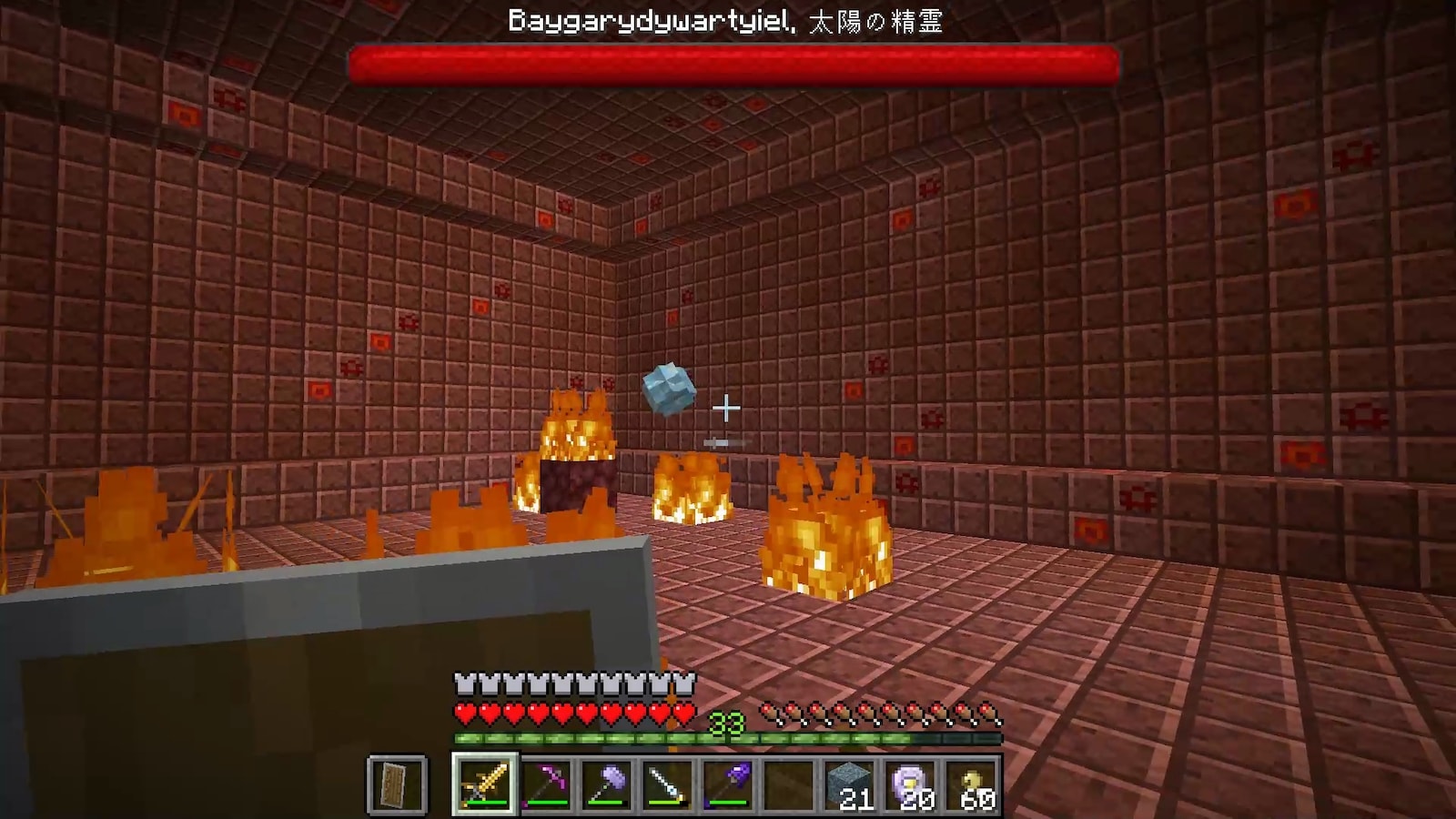This screenshot has height=819, width=1456.
Task: Pick the purple shovel hotbar slot
Action: tap(728, 784)
